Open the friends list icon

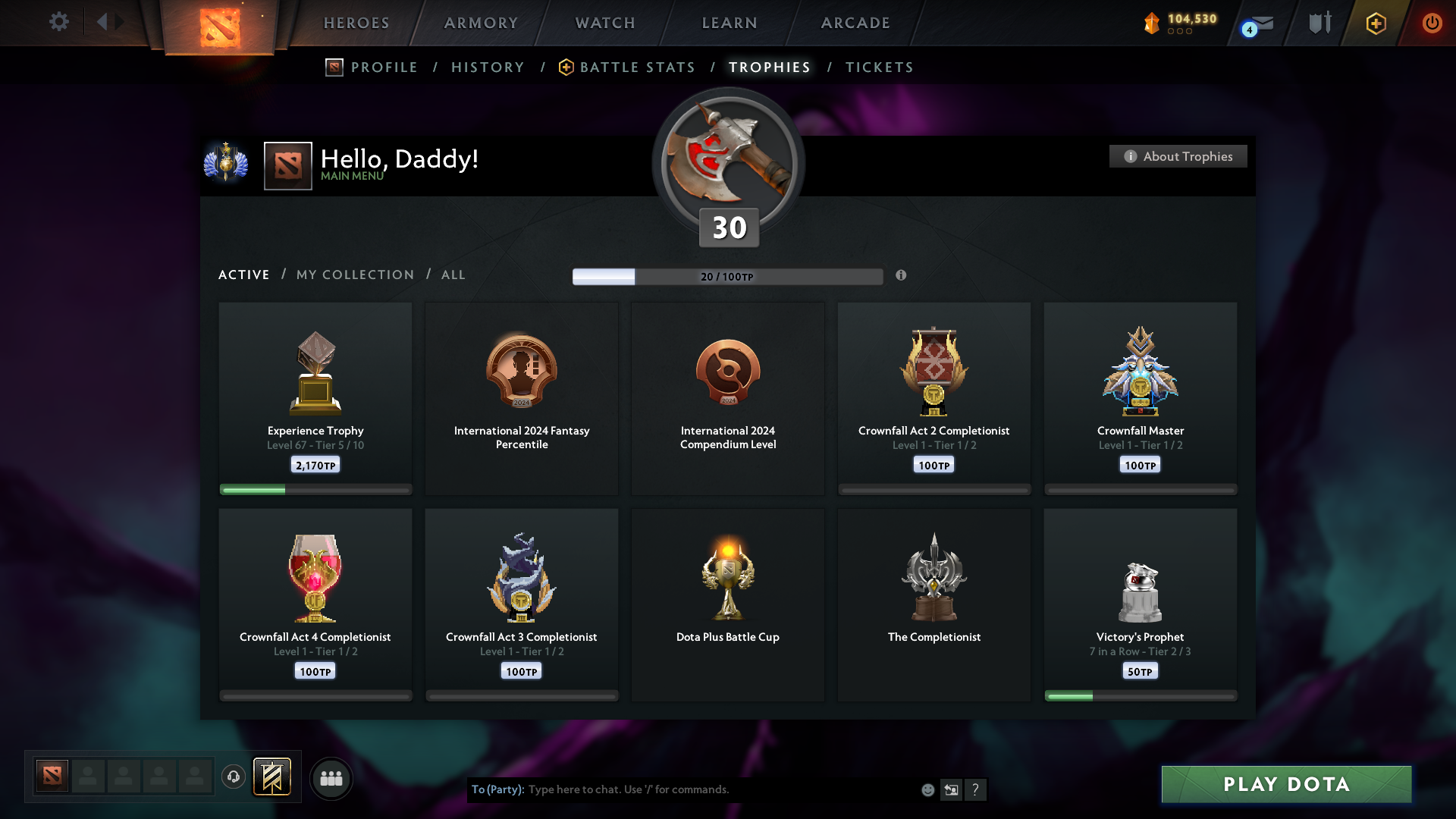click(x=331, y=777)
